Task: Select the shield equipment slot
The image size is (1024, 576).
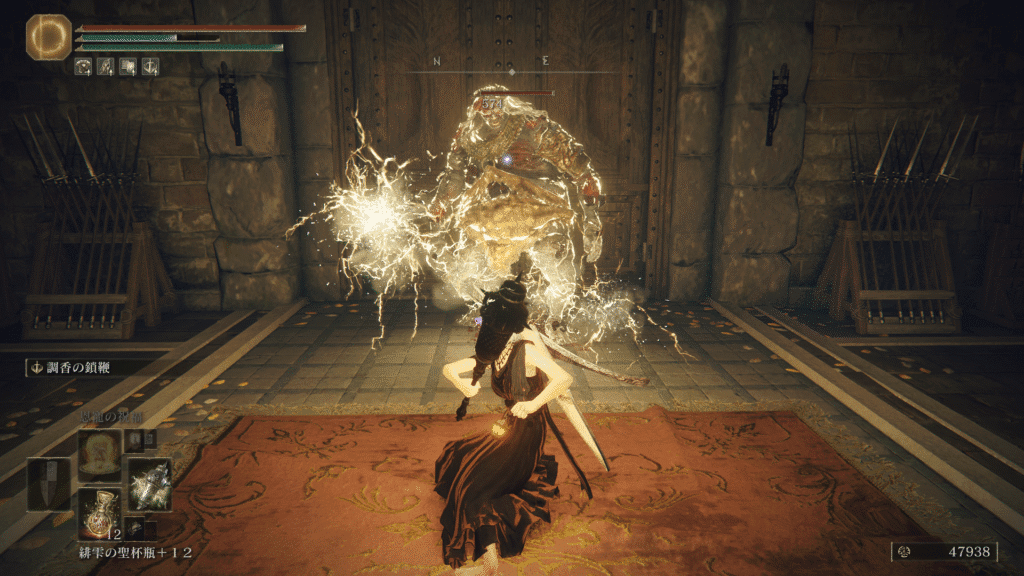Action: click(49, 484)
